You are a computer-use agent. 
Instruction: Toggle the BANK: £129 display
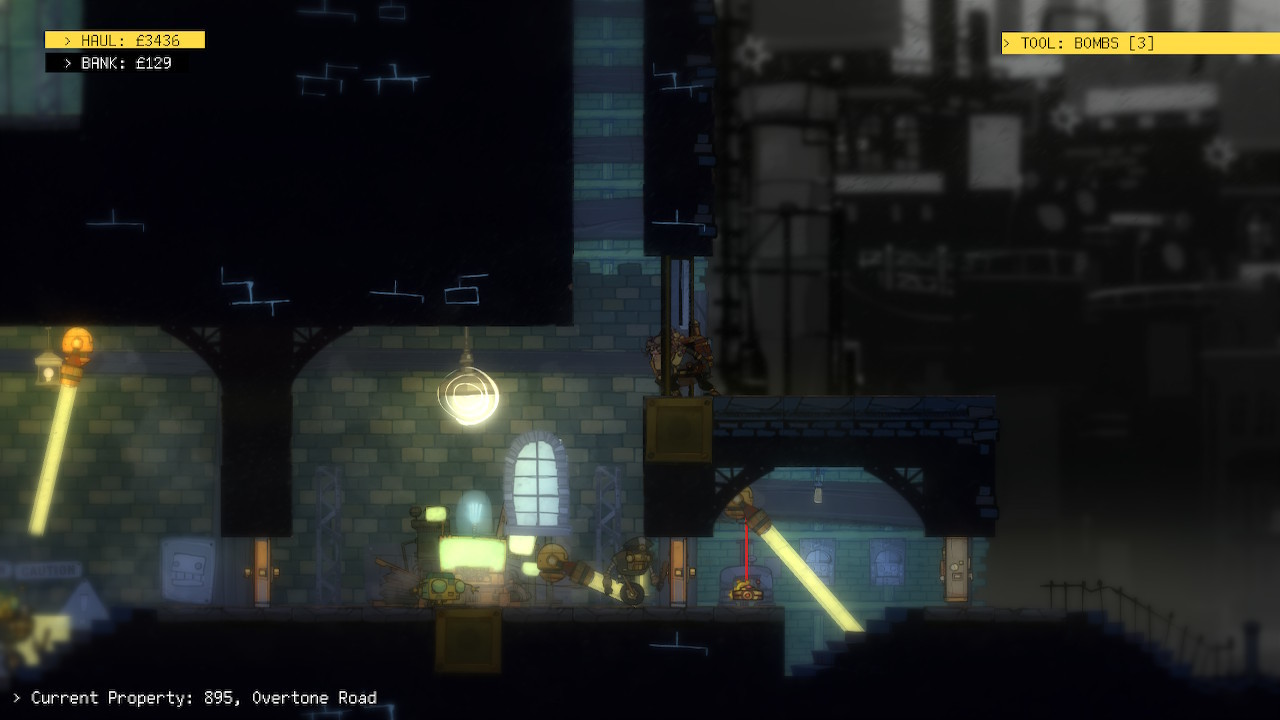pos(118,62)
